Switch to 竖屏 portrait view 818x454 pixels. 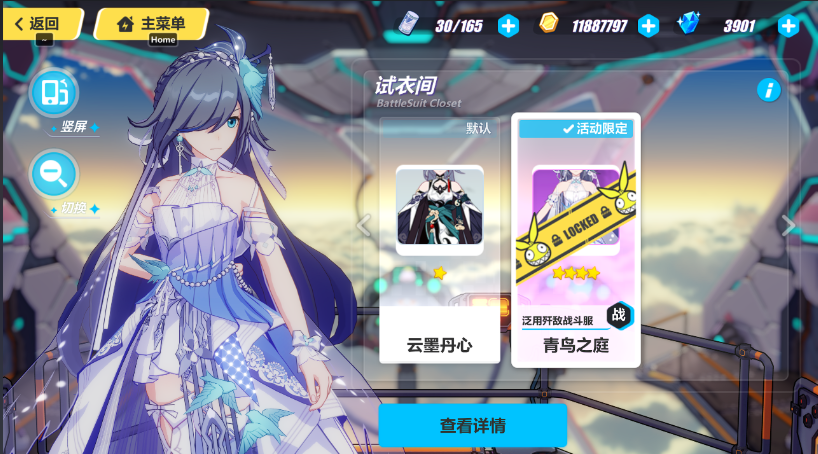(54, 93)
